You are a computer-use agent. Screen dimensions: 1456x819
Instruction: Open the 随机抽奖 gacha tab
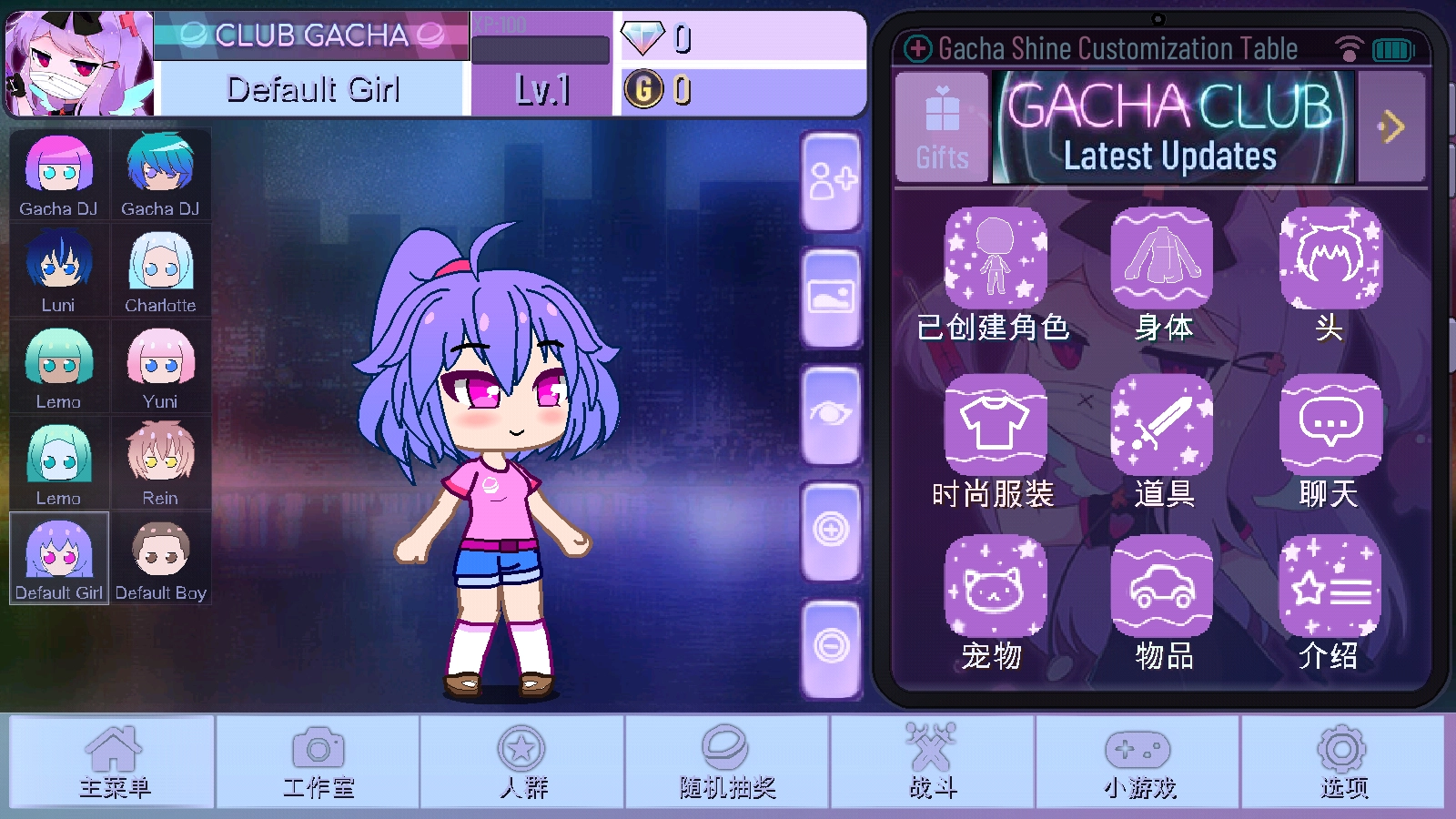tap(727, 762)
